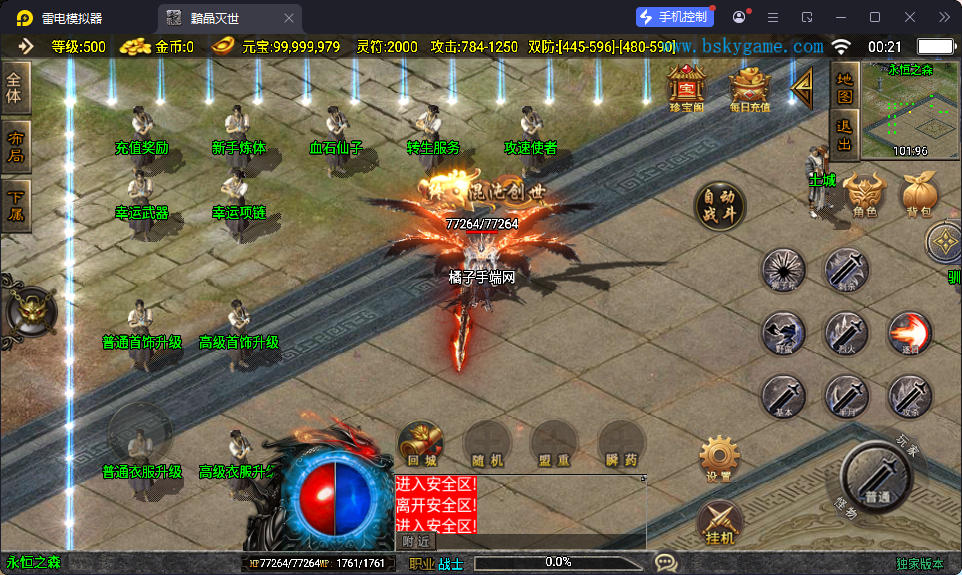The height and width of the screenshot is (575, 962).
Task: Select the 随机 random teleport slot
Action: pyautogui.click(x=487, y=443)
